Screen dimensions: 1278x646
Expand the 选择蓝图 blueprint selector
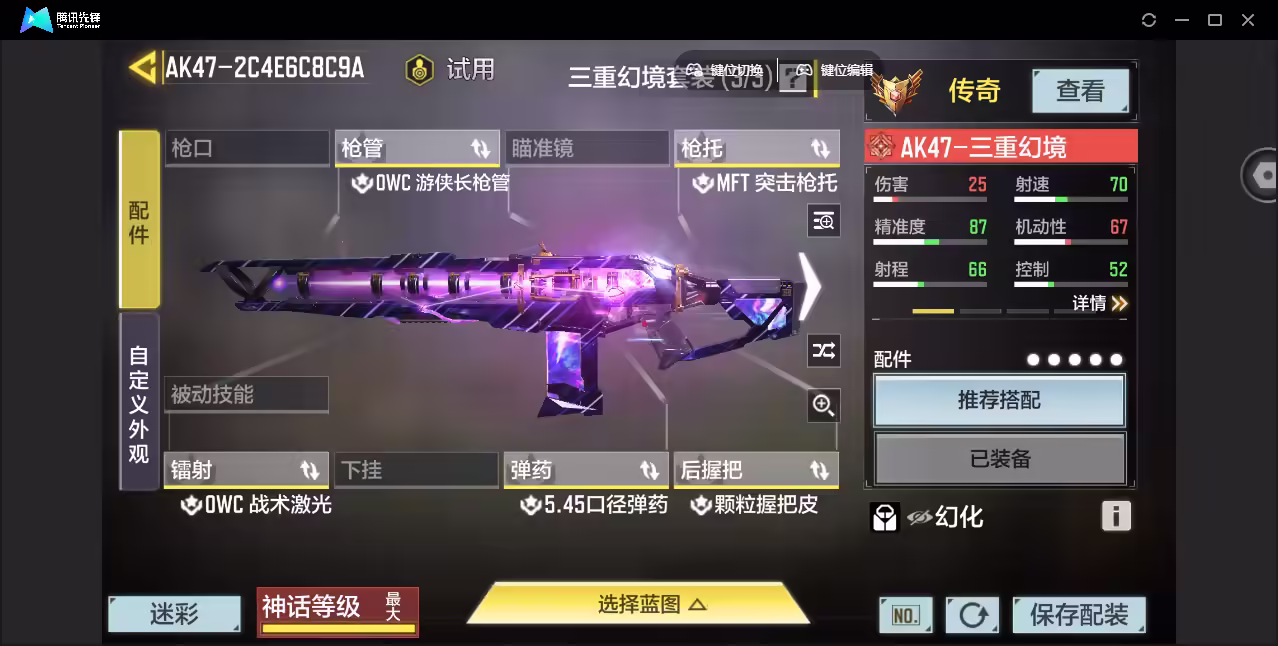pos(638,604)
